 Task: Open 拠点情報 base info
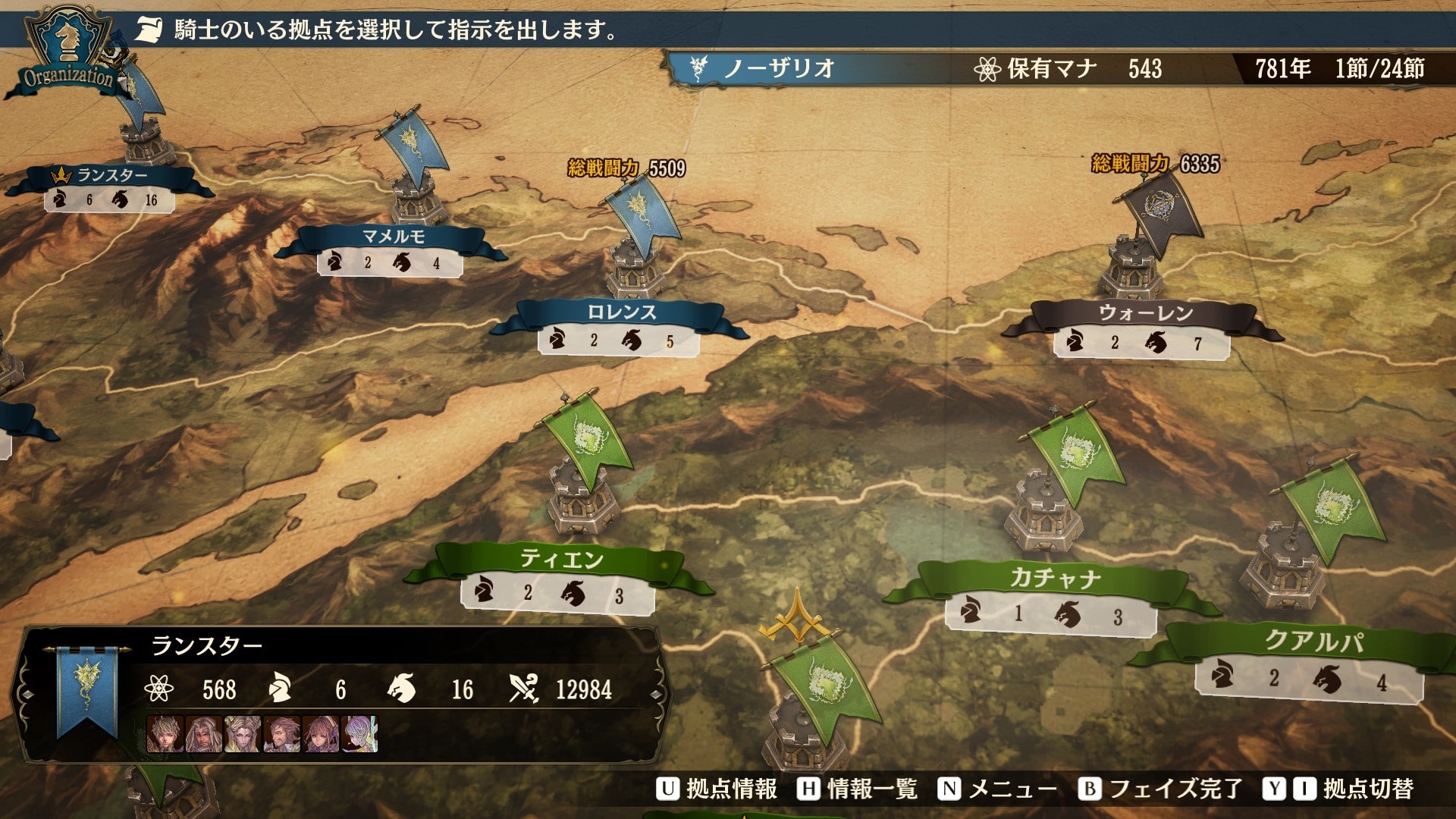coord(717,789)
